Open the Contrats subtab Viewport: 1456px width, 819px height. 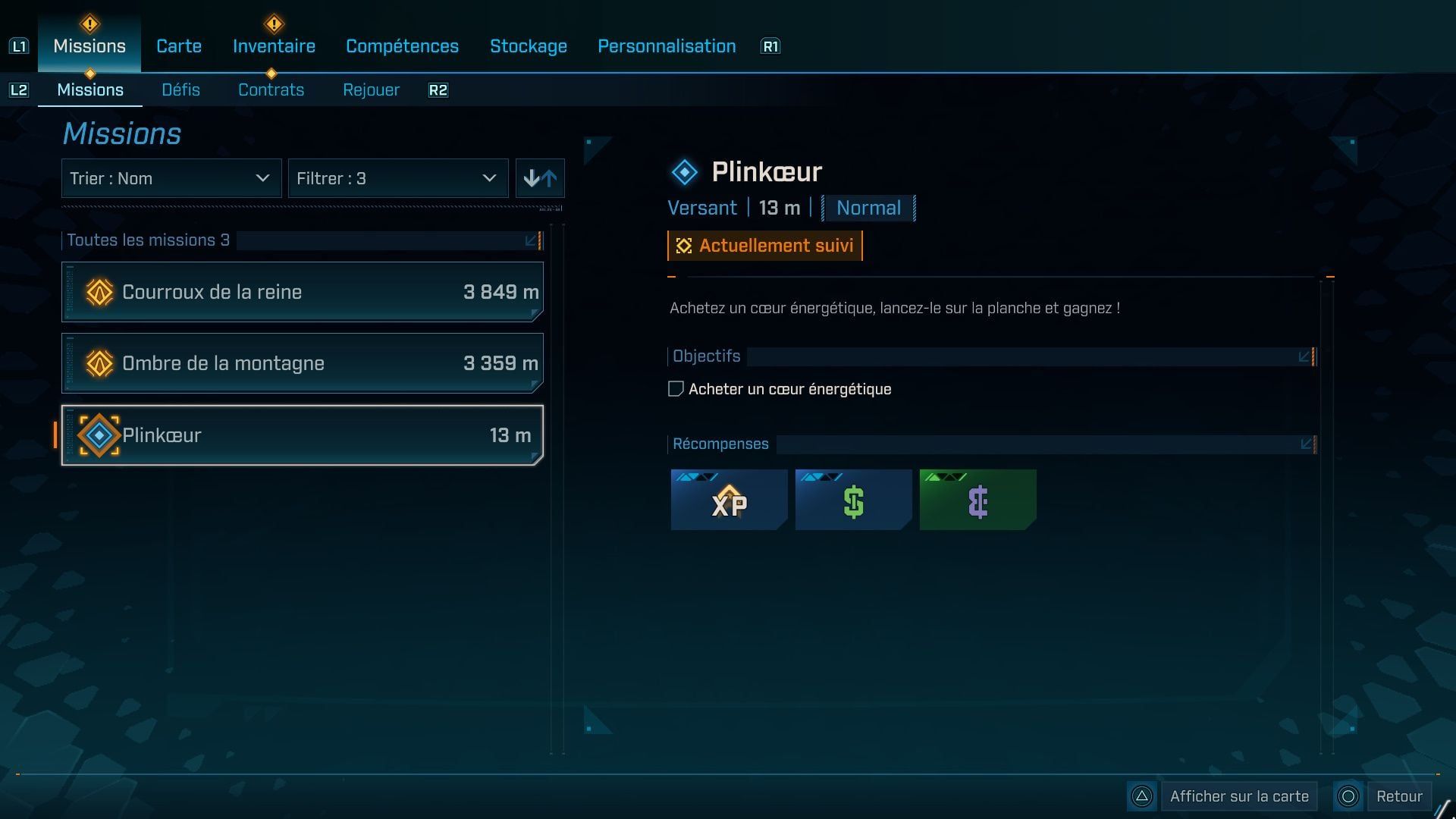(x=271, y=89)
